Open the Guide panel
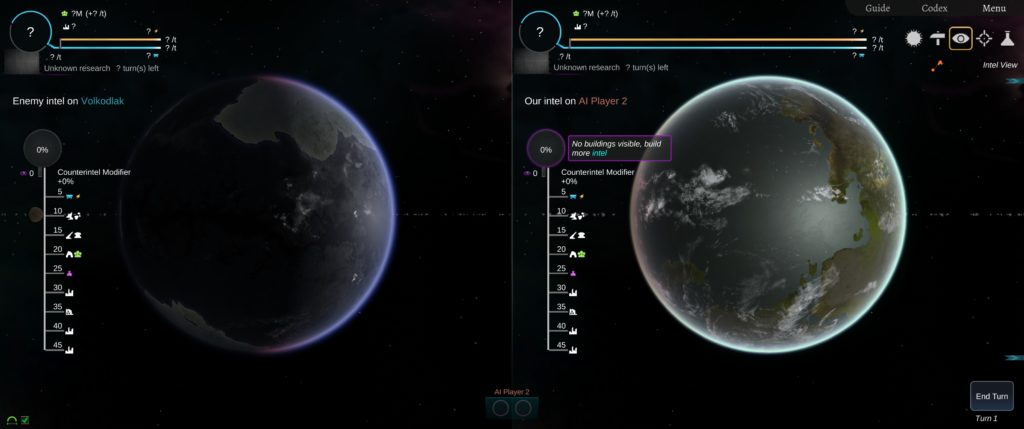1024x429 pixels. 877,8
